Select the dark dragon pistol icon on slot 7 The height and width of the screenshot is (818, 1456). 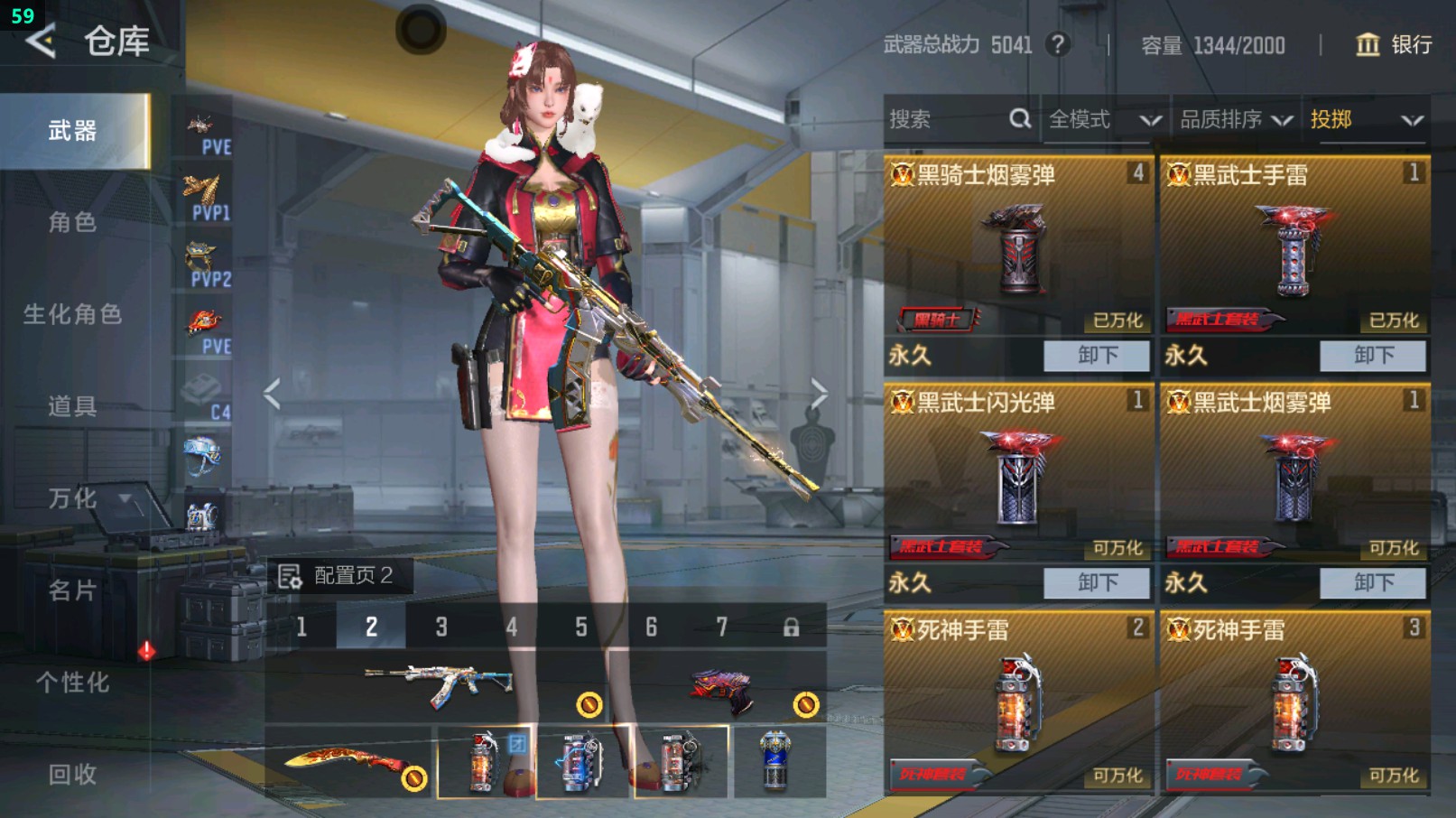tap(722, 686)
